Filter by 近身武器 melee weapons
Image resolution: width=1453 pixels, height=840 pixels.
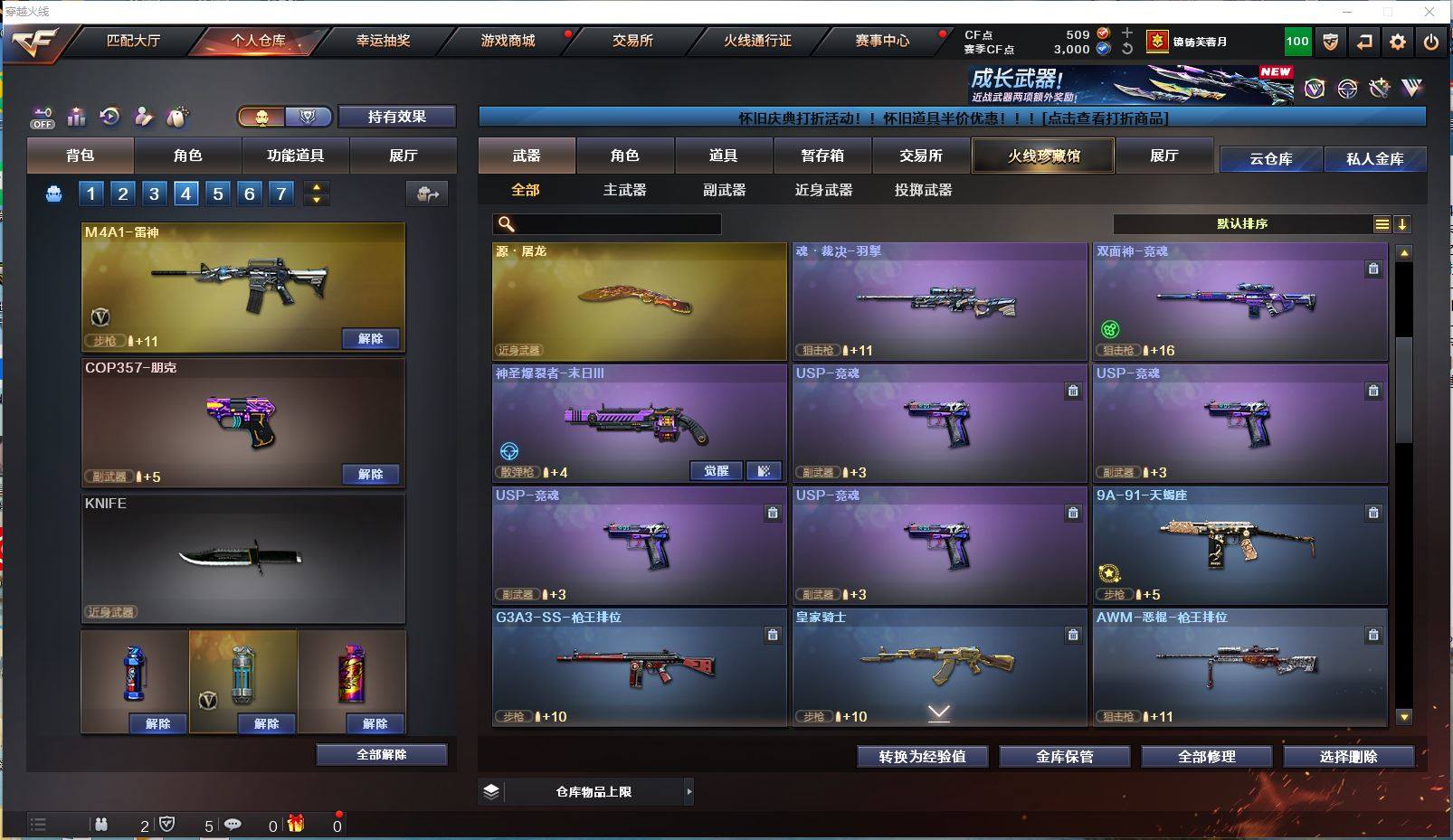click(x=823, y=190)
